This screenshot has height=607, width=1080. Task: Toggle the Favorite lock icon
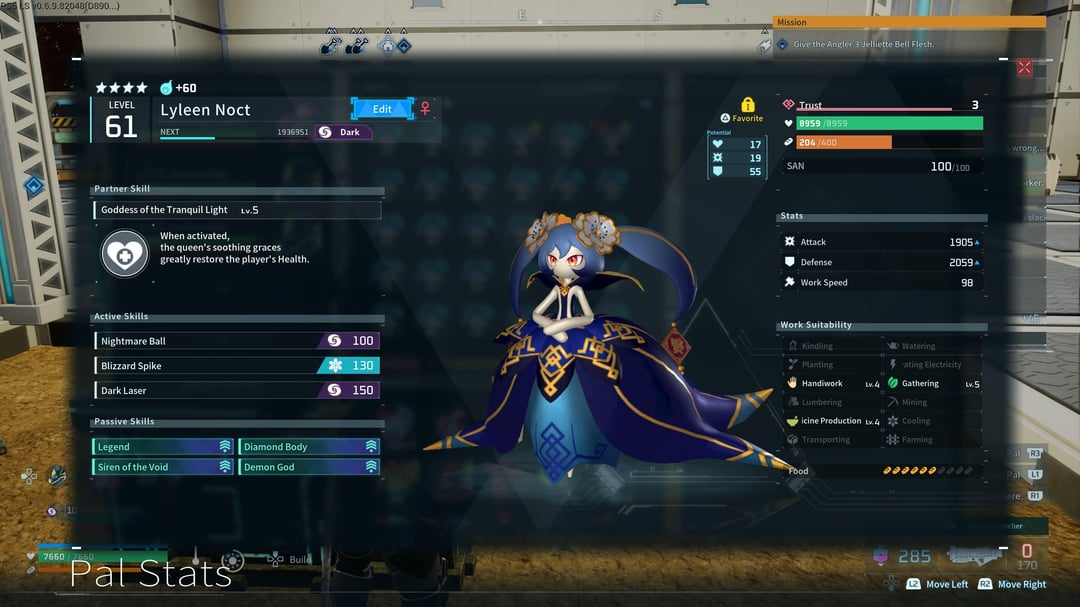coord(747,105)
